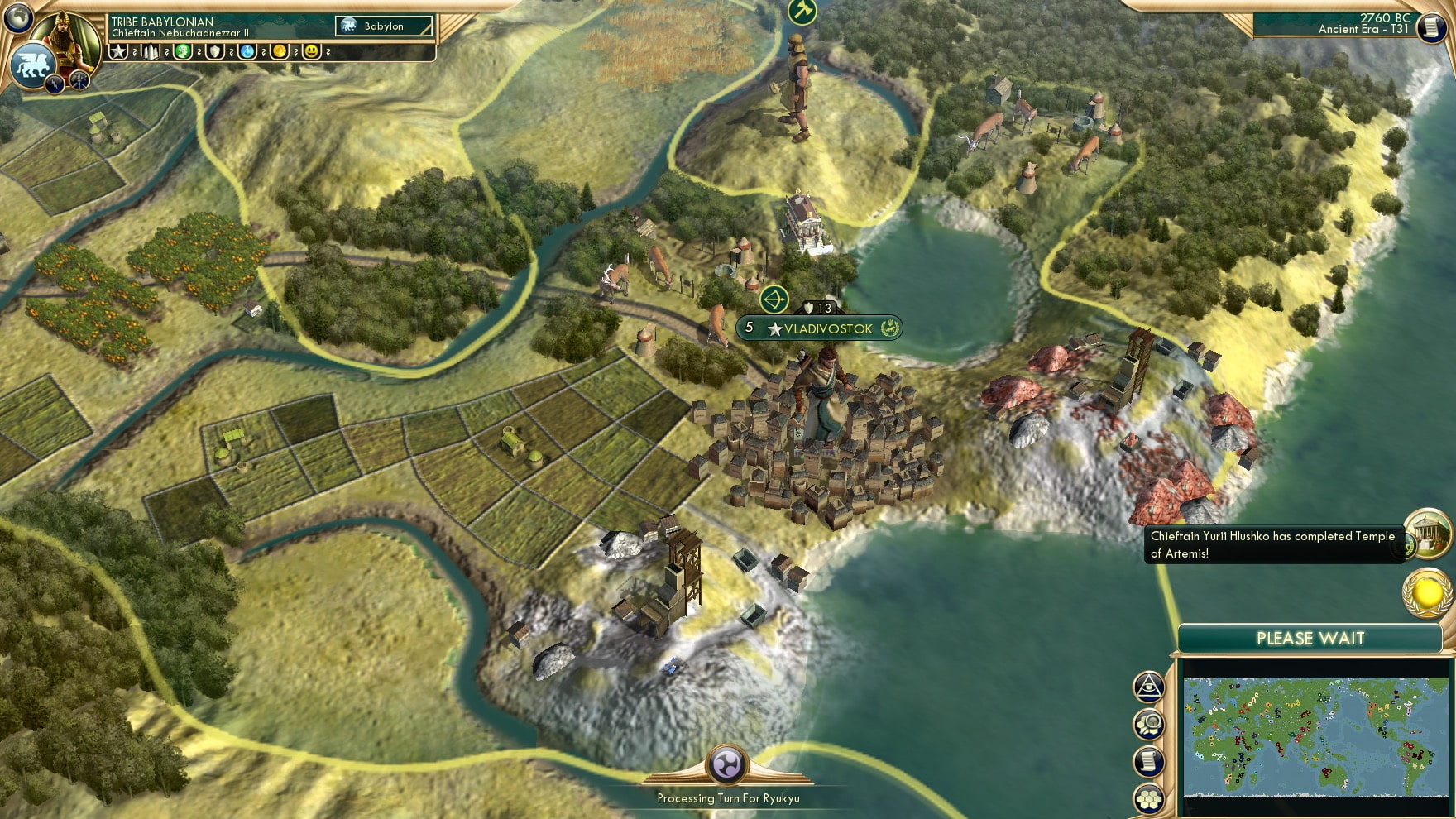The width and height of the screenshot is (1456, 819).
Task: Click the green culture face icon in status bar
Action: click(x=183, y=54)
